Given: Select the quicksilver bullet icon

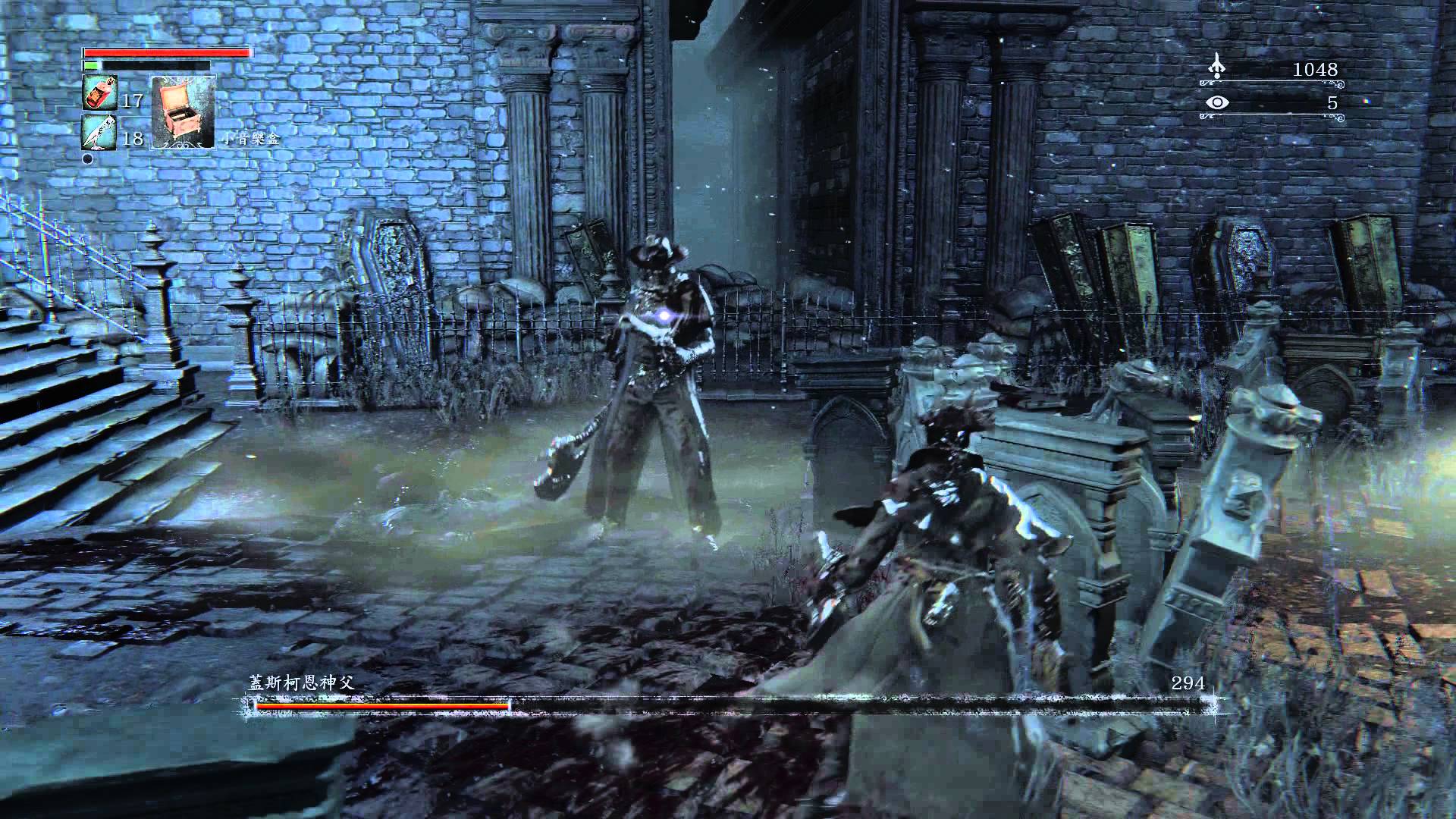Looking at the screenshot, I should tap(99, 132).
